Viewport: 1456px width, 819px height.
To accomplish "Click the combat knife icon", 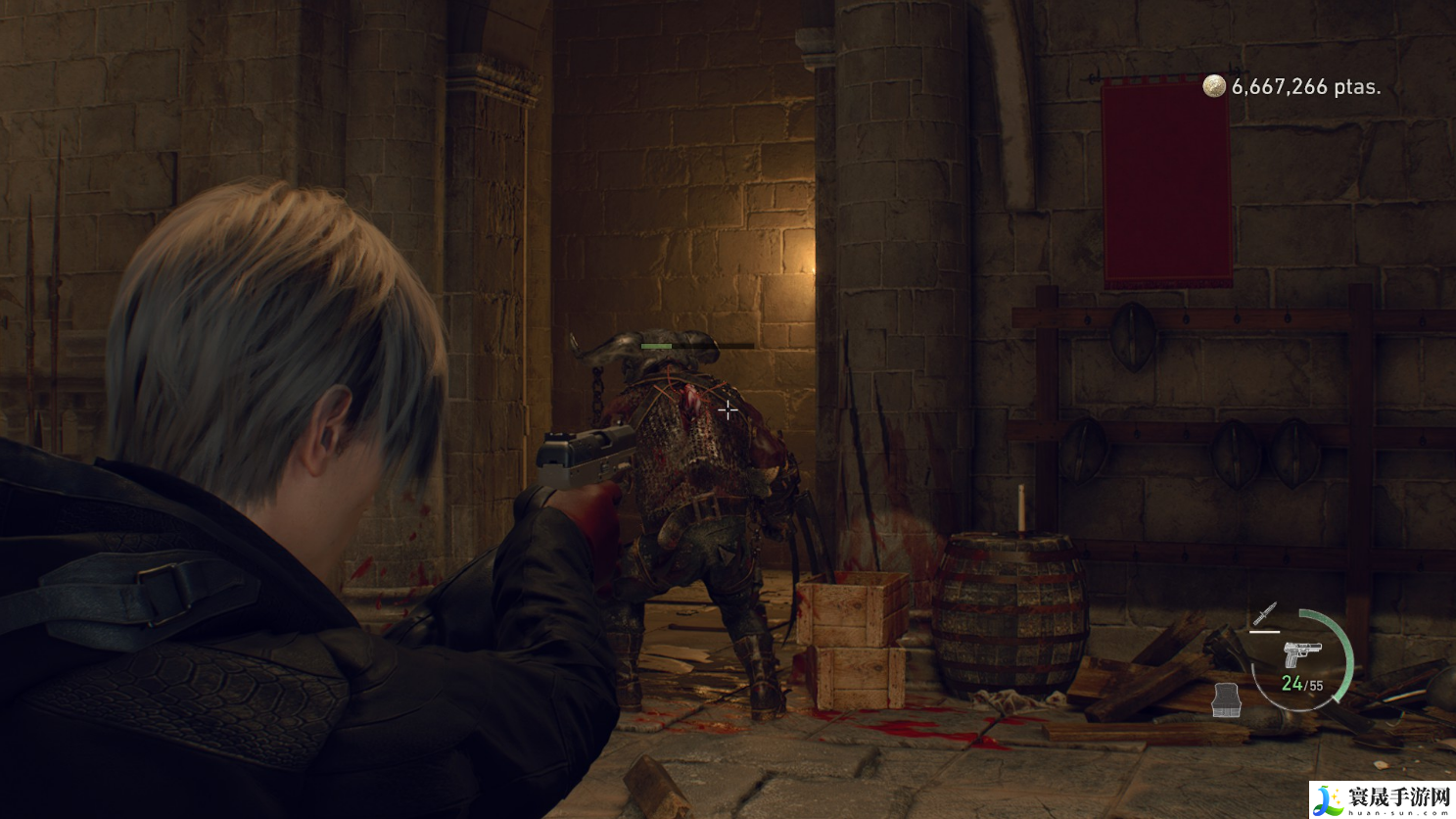I will pos(1265,615).
